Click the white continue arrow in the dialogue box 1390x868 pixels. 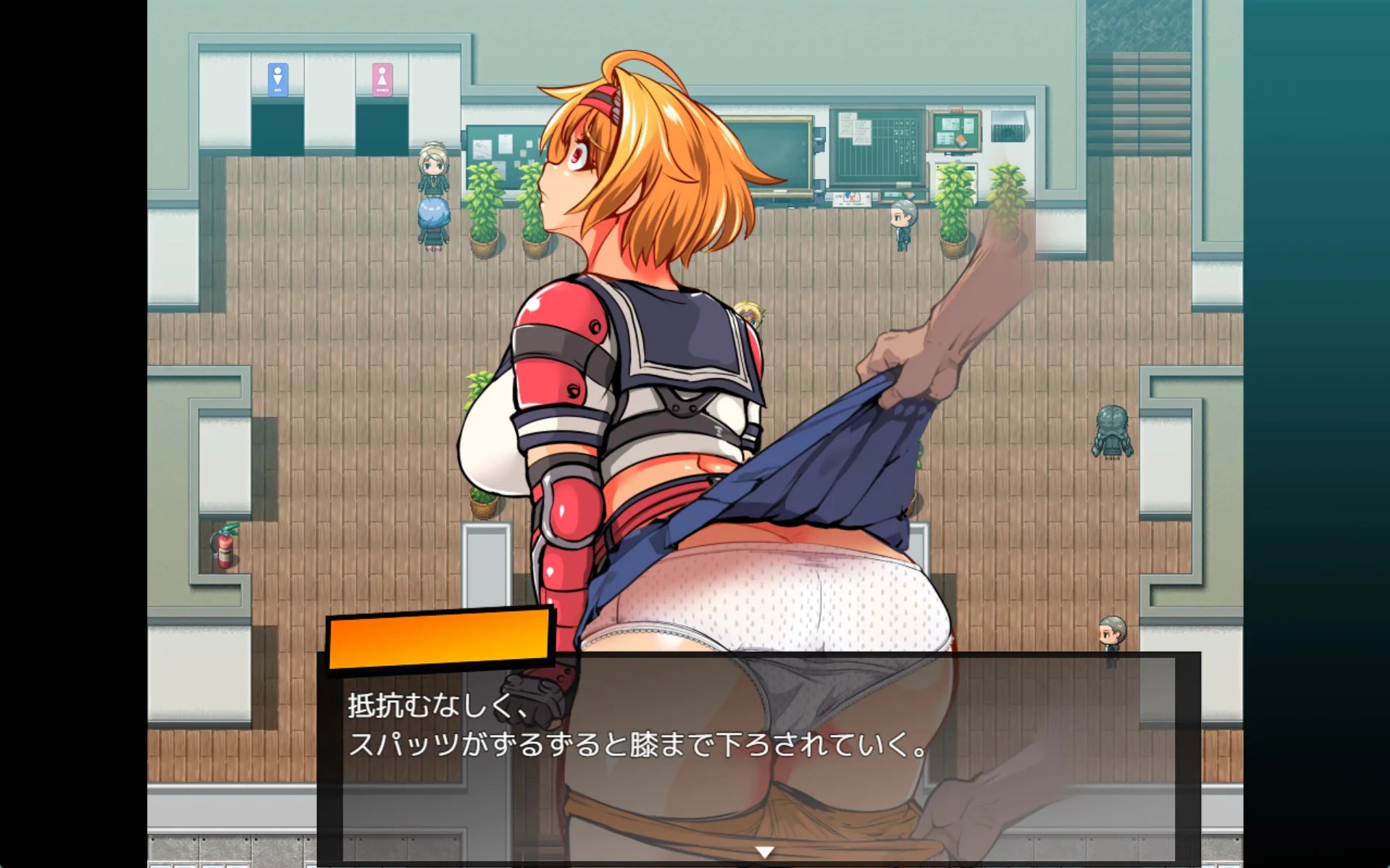coord(764,852)
